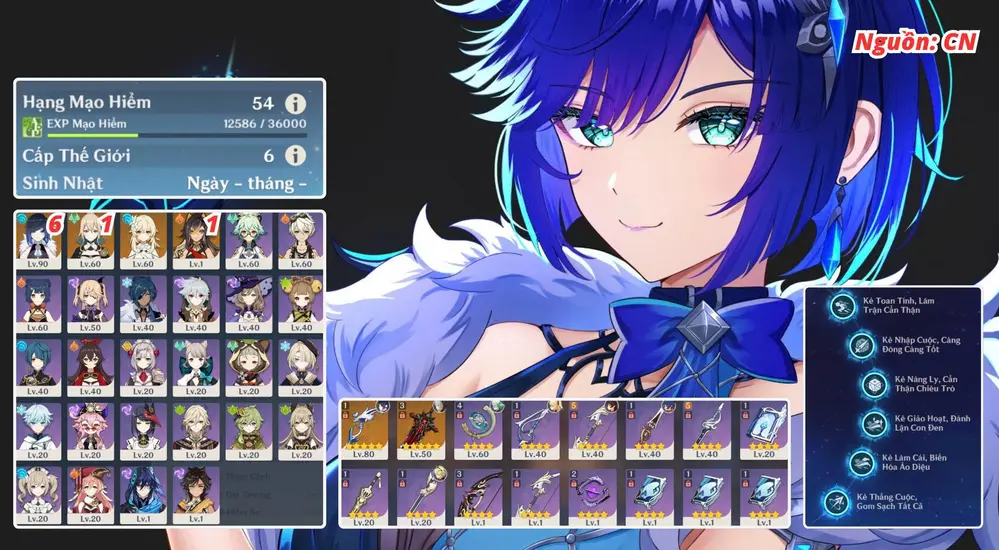Click the Kẻ Nâng Ly dice constellation node
Viewport: 999px width, 550px height.
click(874, 386)
